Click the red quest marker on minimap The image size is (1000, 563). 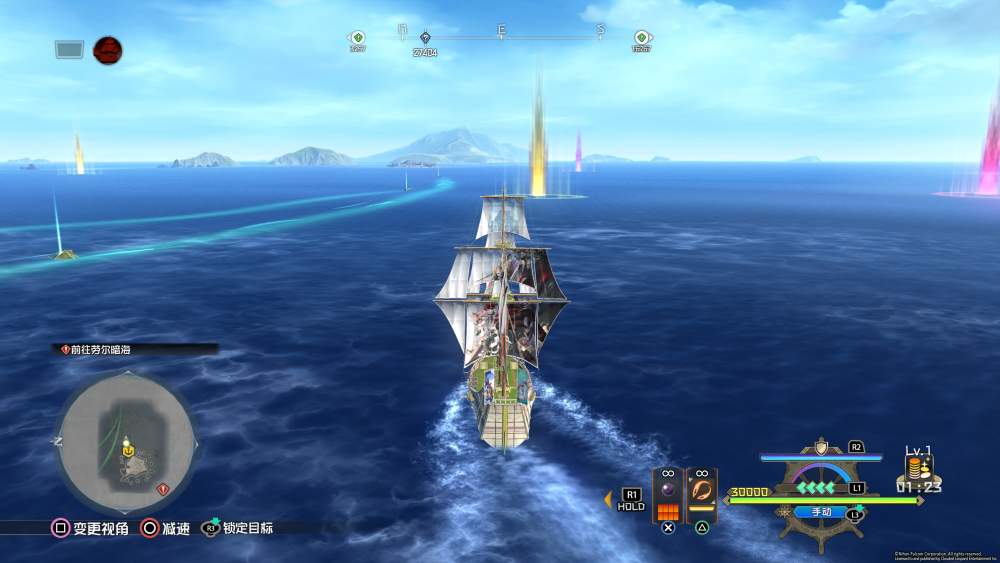point(163,489)
